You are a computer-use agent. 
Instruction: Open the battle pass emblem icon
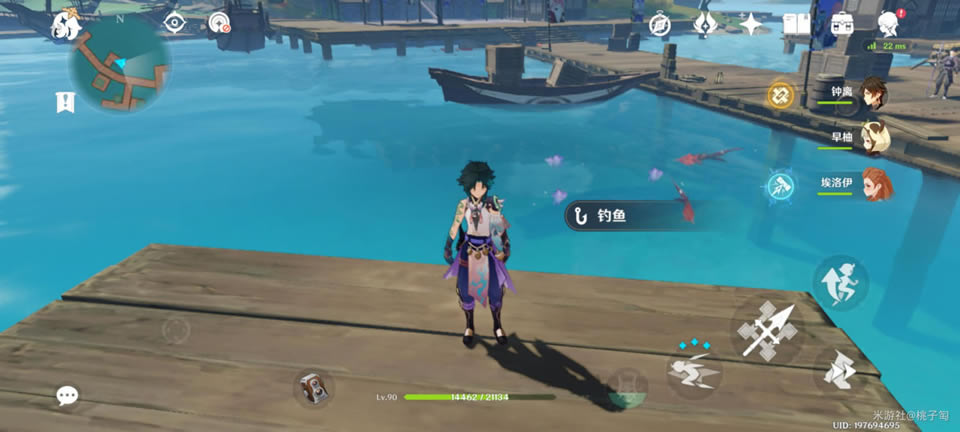[x=705, y=23]
